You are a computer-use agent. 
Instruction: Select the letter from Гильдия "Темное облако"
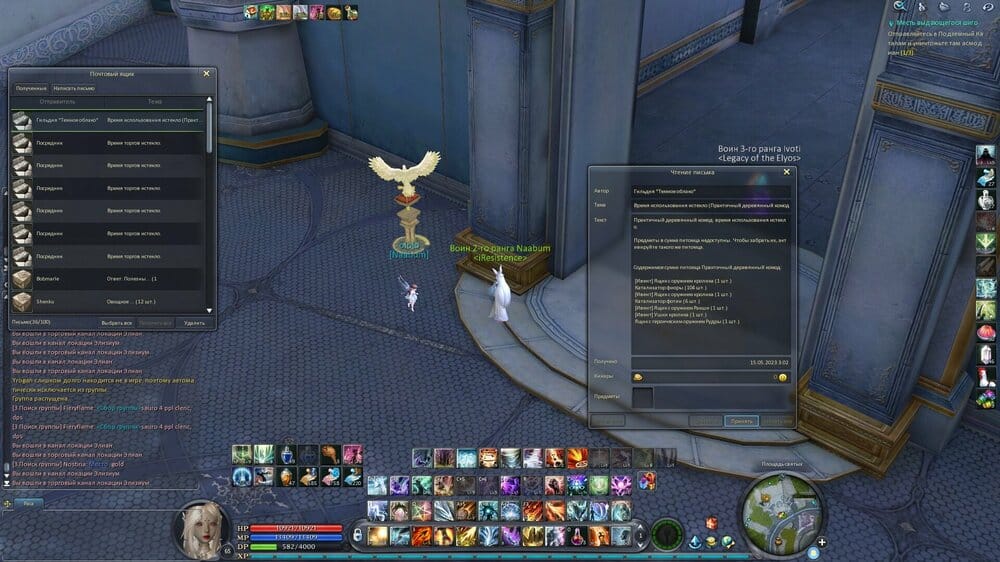pyautogui.click(x=108, y=120)
